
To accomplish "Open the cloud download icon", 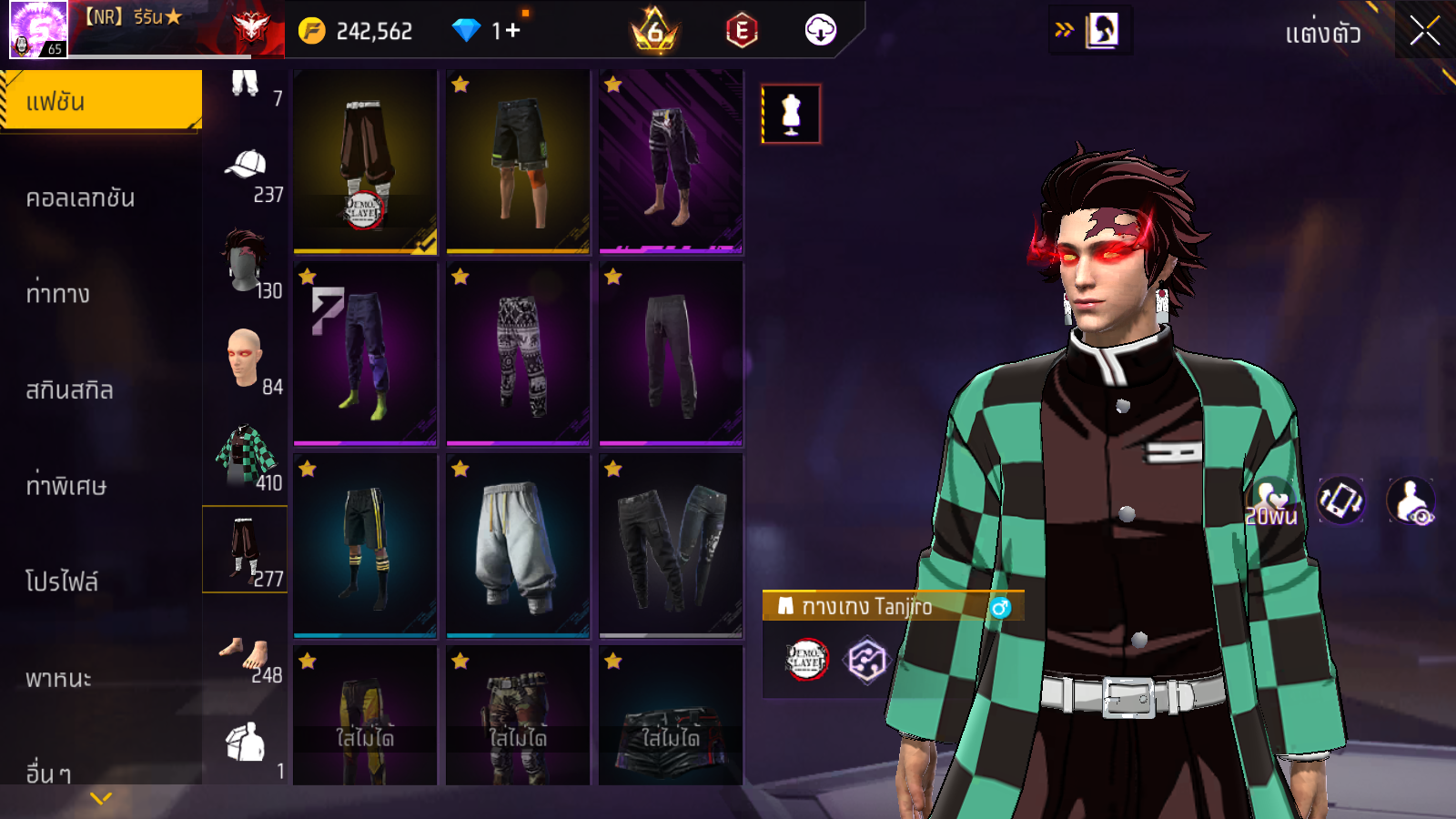I will pos(820,30).
